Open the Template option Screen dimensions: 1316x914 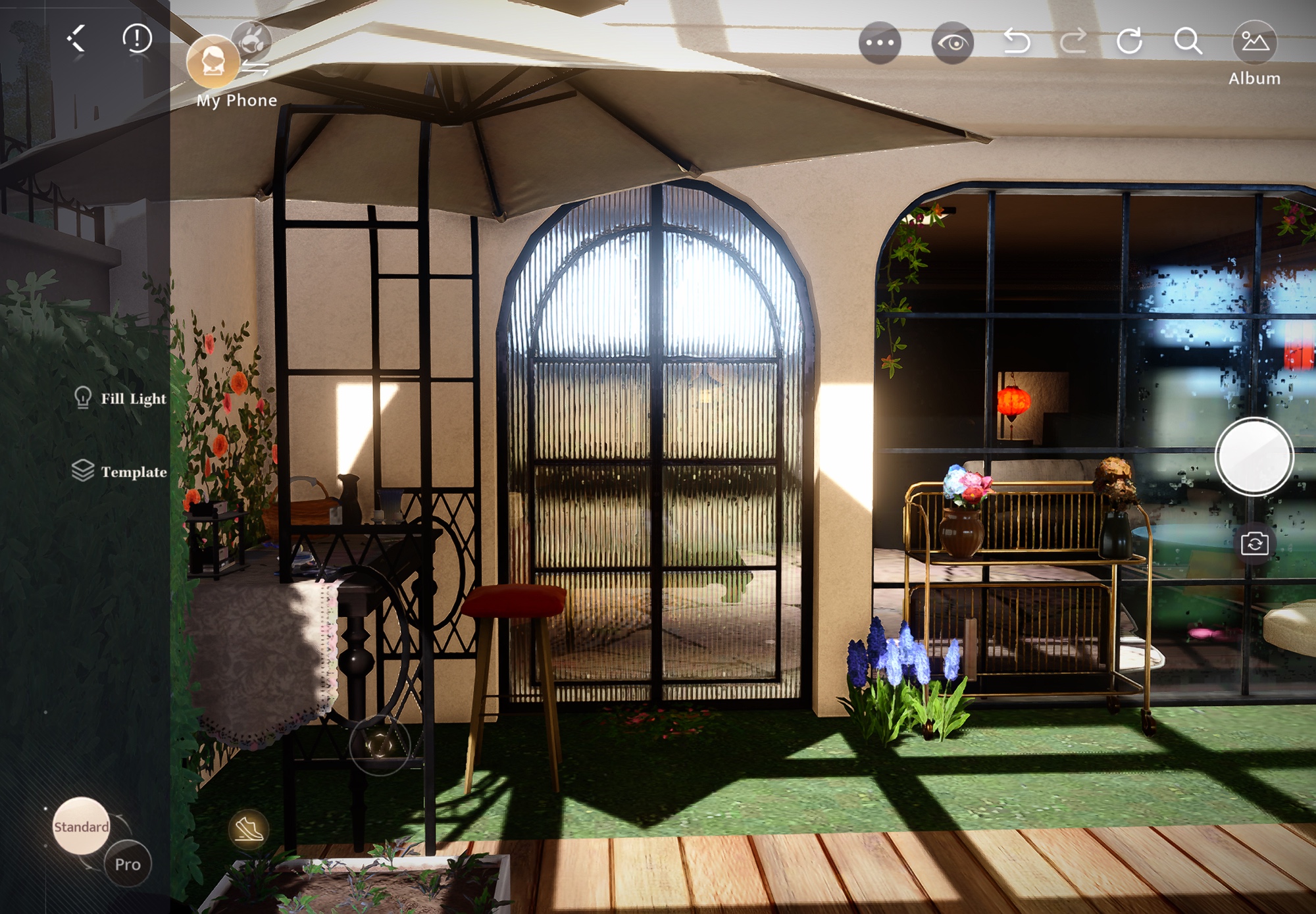120,471
